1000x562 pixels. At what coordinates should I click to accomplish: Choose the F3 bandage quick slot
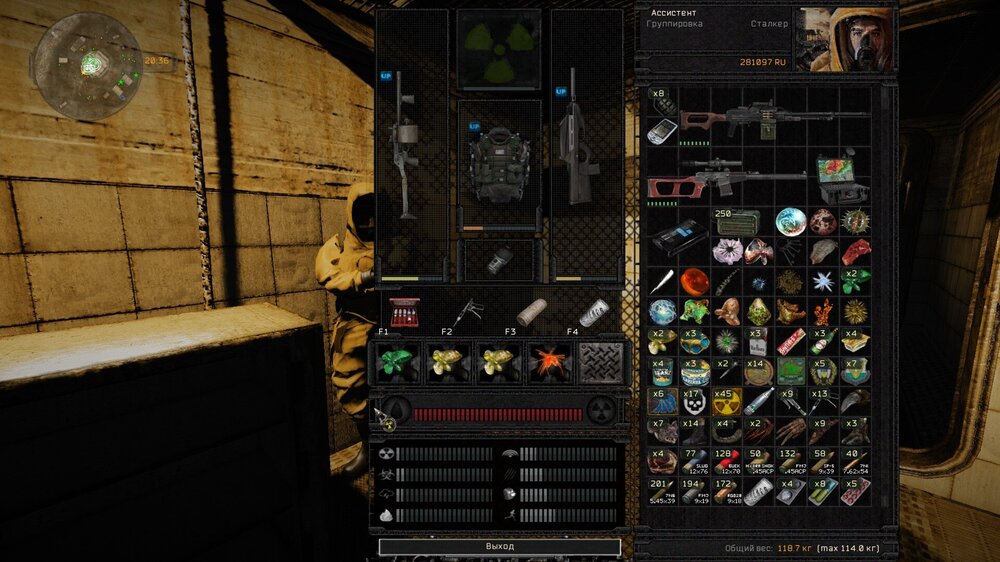[x=531, y=312]
